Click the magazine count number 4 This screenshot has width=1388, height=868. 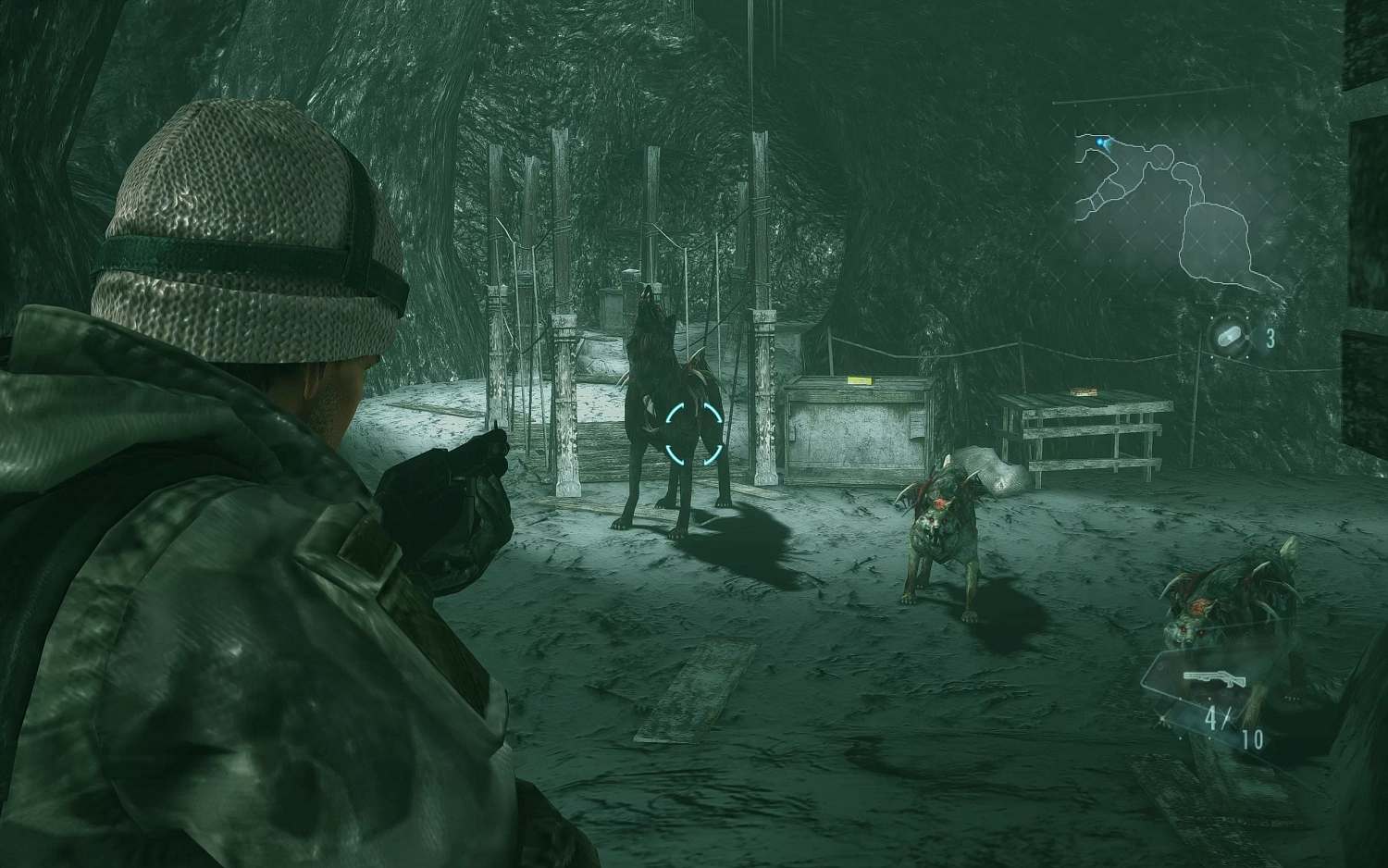coord(1212,720)
